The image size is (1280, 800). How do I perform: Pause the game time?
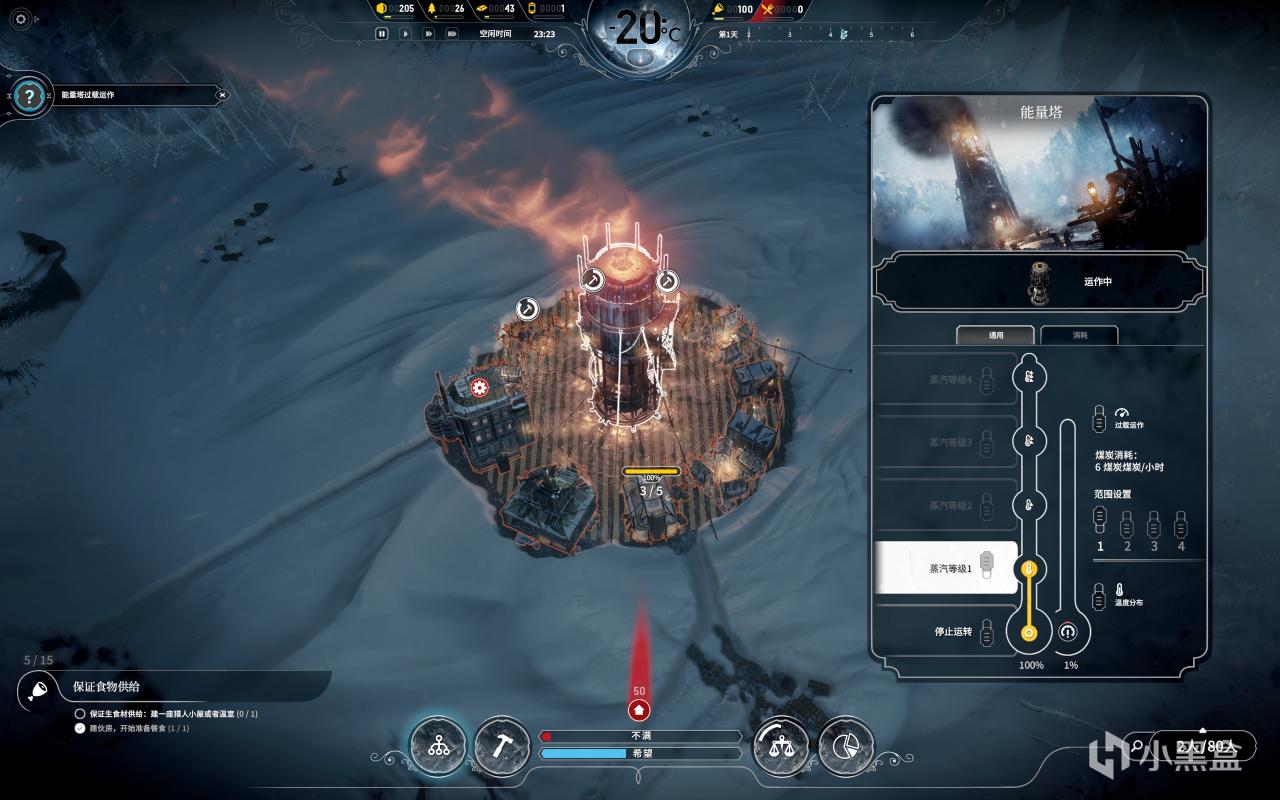(x=381, y=33)
